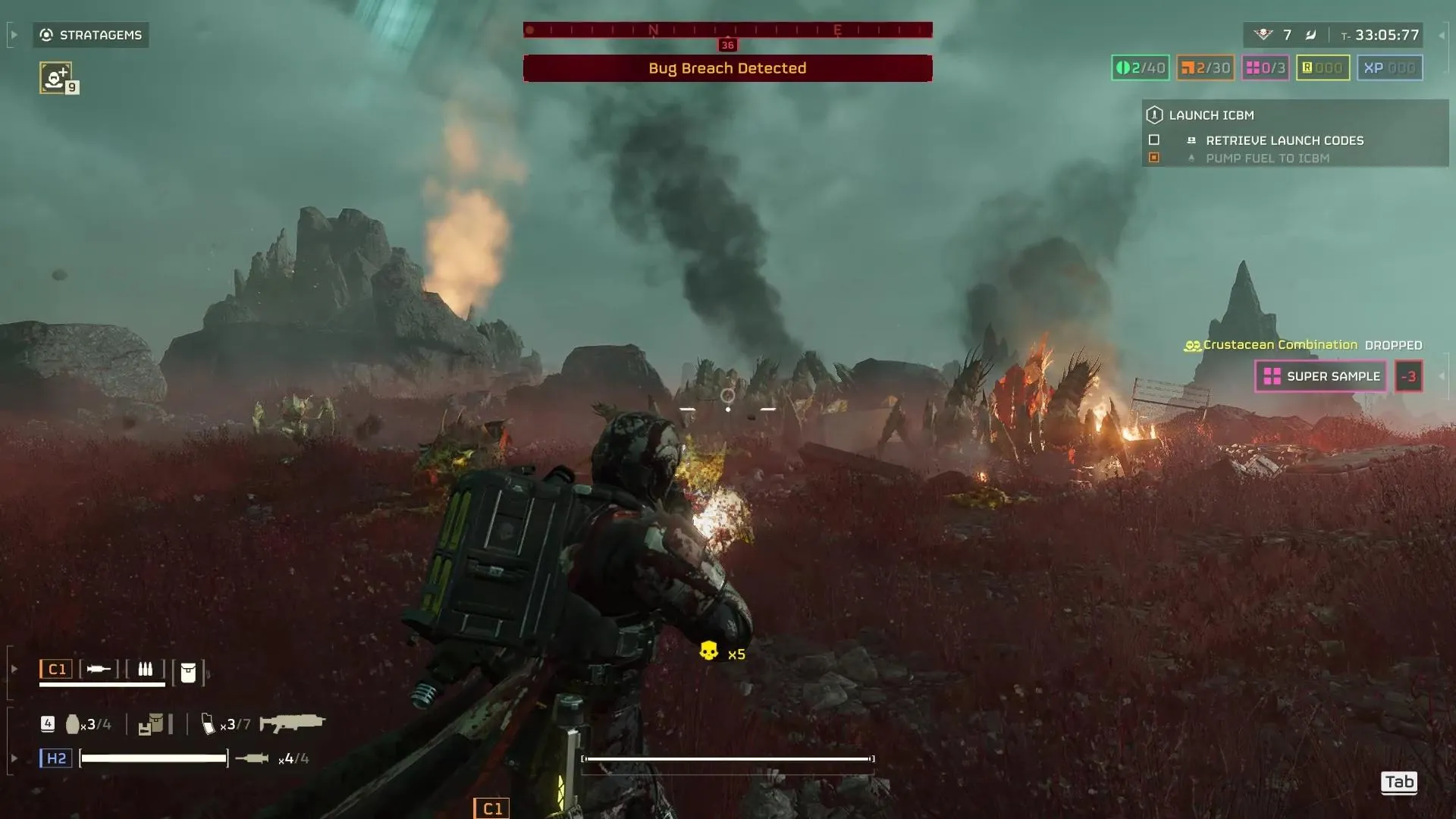Click the Super Sample dropped notification

1321,376
